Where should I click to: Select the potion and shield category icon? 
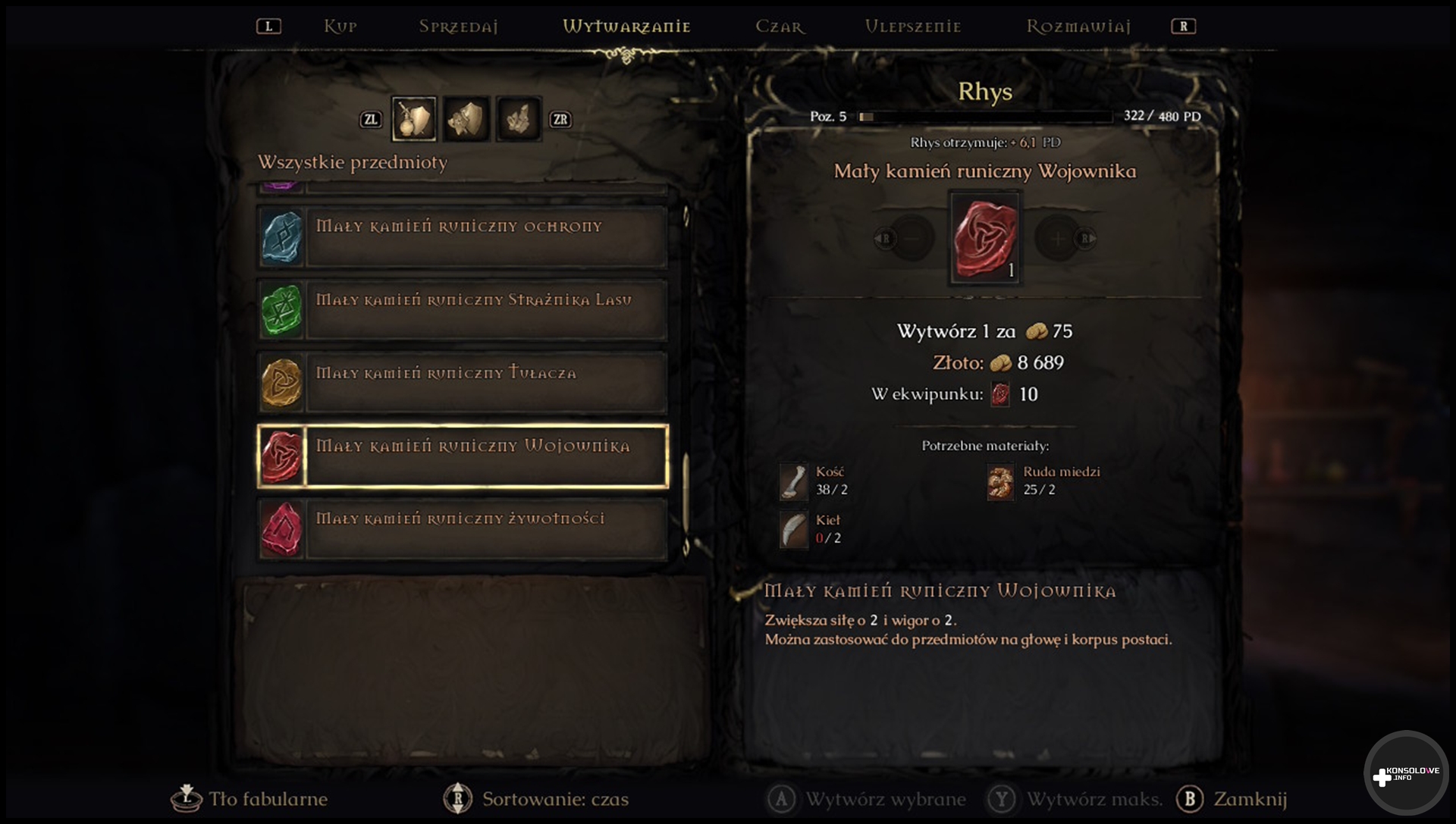414,119
